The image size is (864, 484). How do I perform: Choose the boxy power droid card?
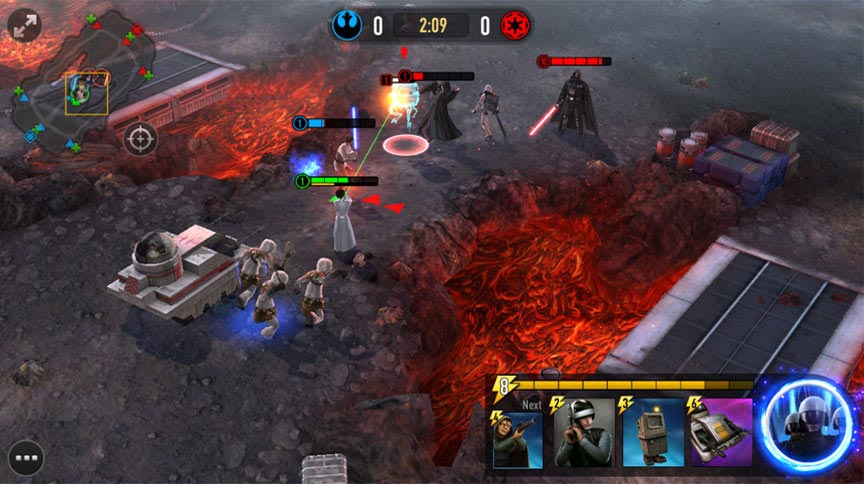[652, 432]
